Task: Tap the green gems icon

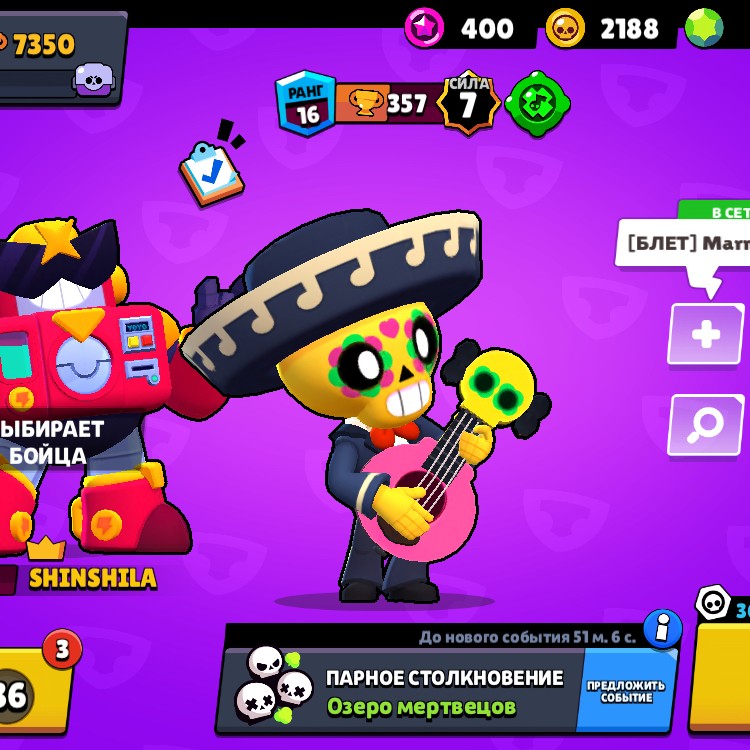Action: 706,27
